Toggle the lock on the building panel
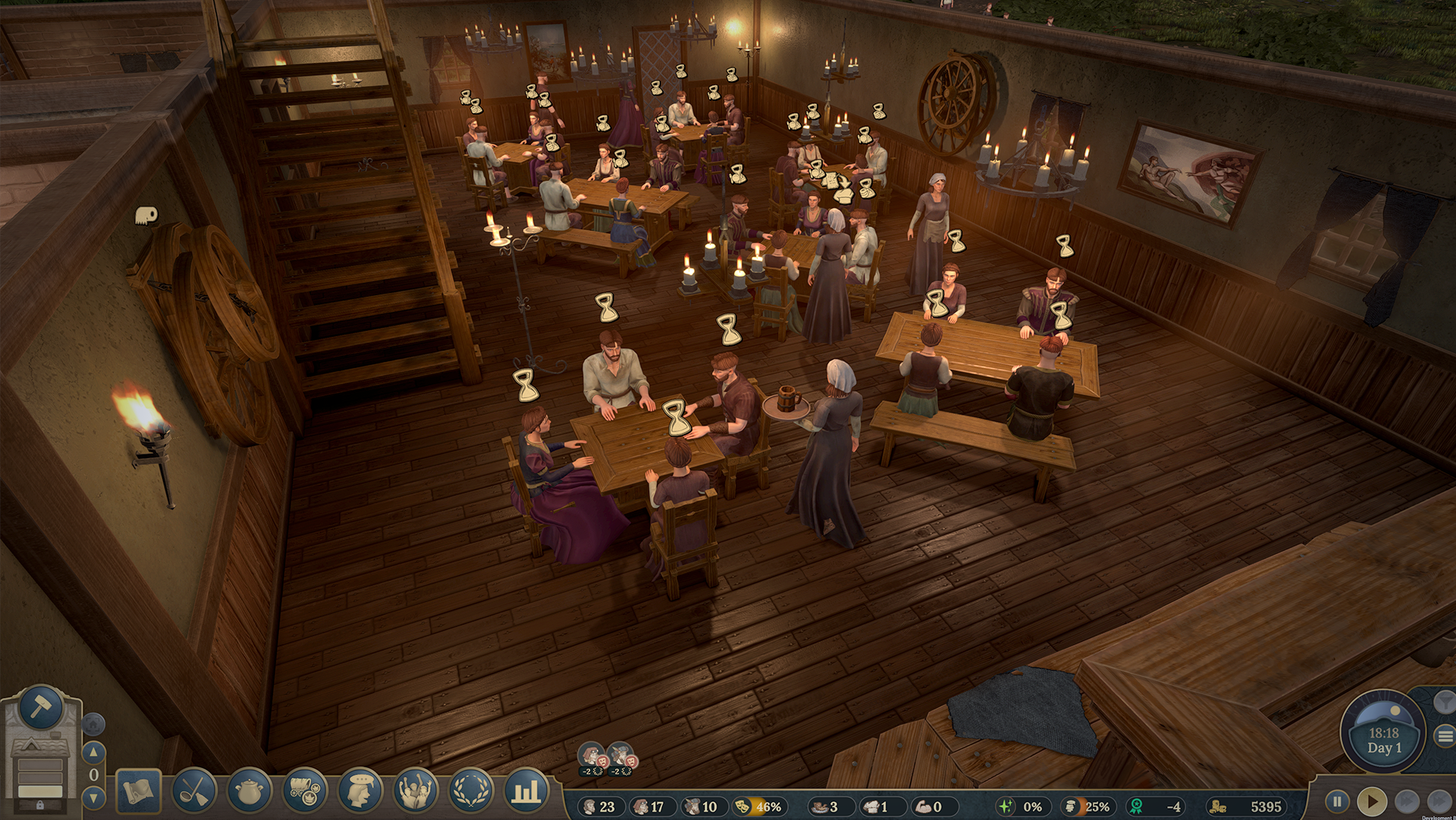 (x=40, y=804)
